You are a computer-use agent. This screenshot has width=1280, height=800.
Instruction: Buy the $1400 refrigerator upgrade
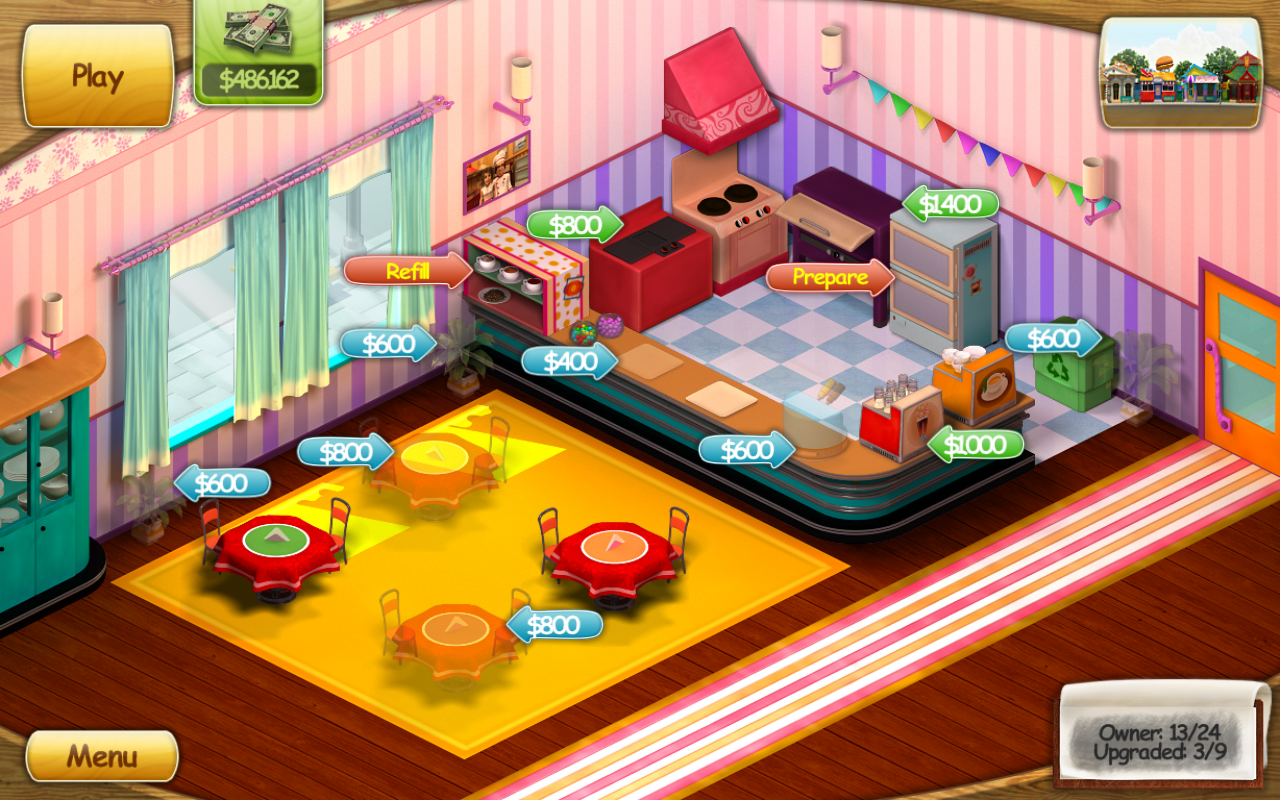[x=951, y=203]
